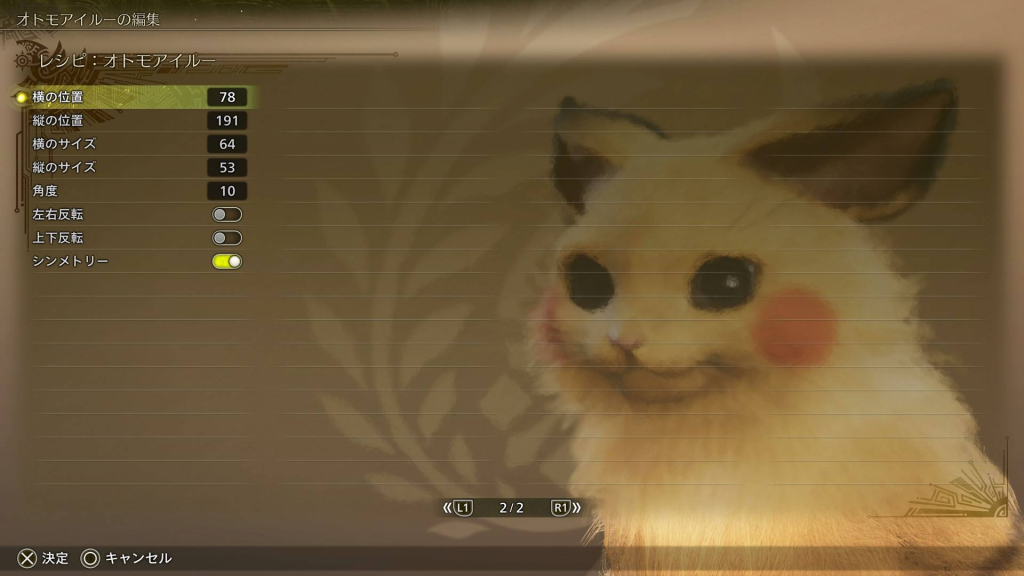The height and width of the screenshot is (576, 1024).
Task: Click the 縦の位置 value box showing 191
Action: click(x=227, y=121)
